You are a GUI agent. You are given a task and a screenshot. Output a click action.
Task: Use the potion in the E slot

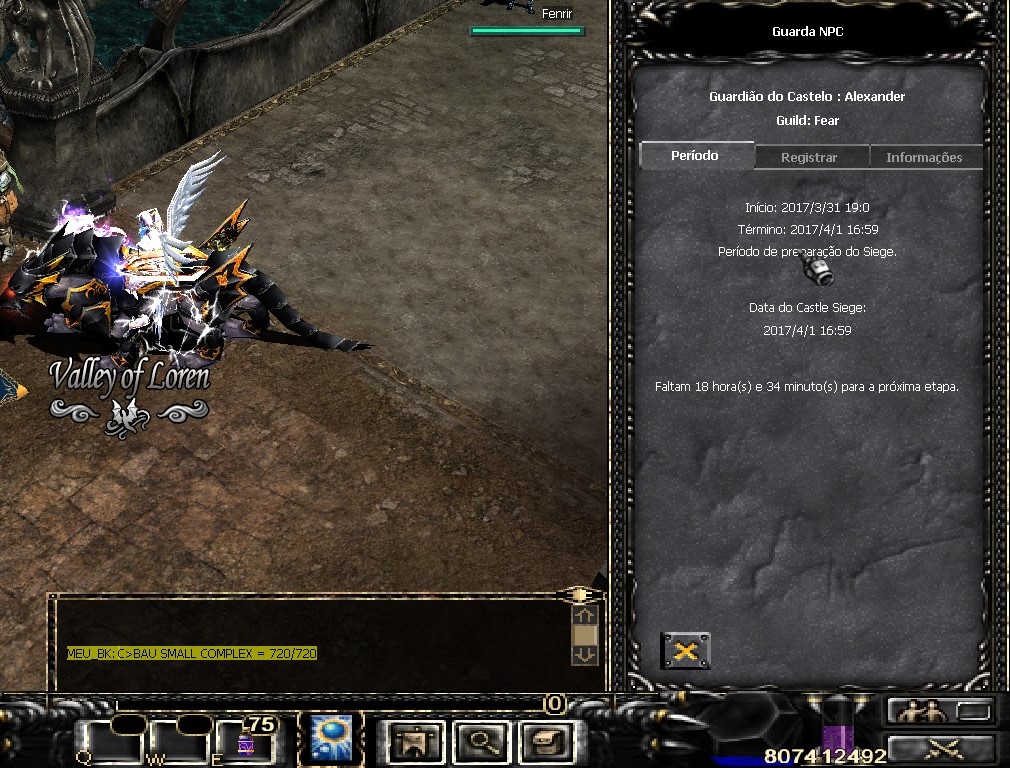tap(246, 741)
